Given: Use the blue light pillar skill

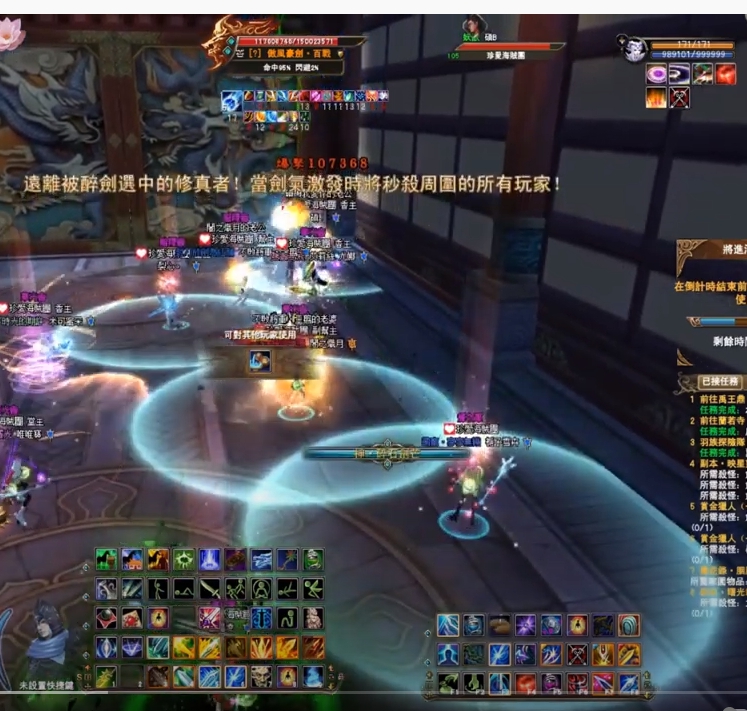Looking at the screenshot, I should [209, 559].
